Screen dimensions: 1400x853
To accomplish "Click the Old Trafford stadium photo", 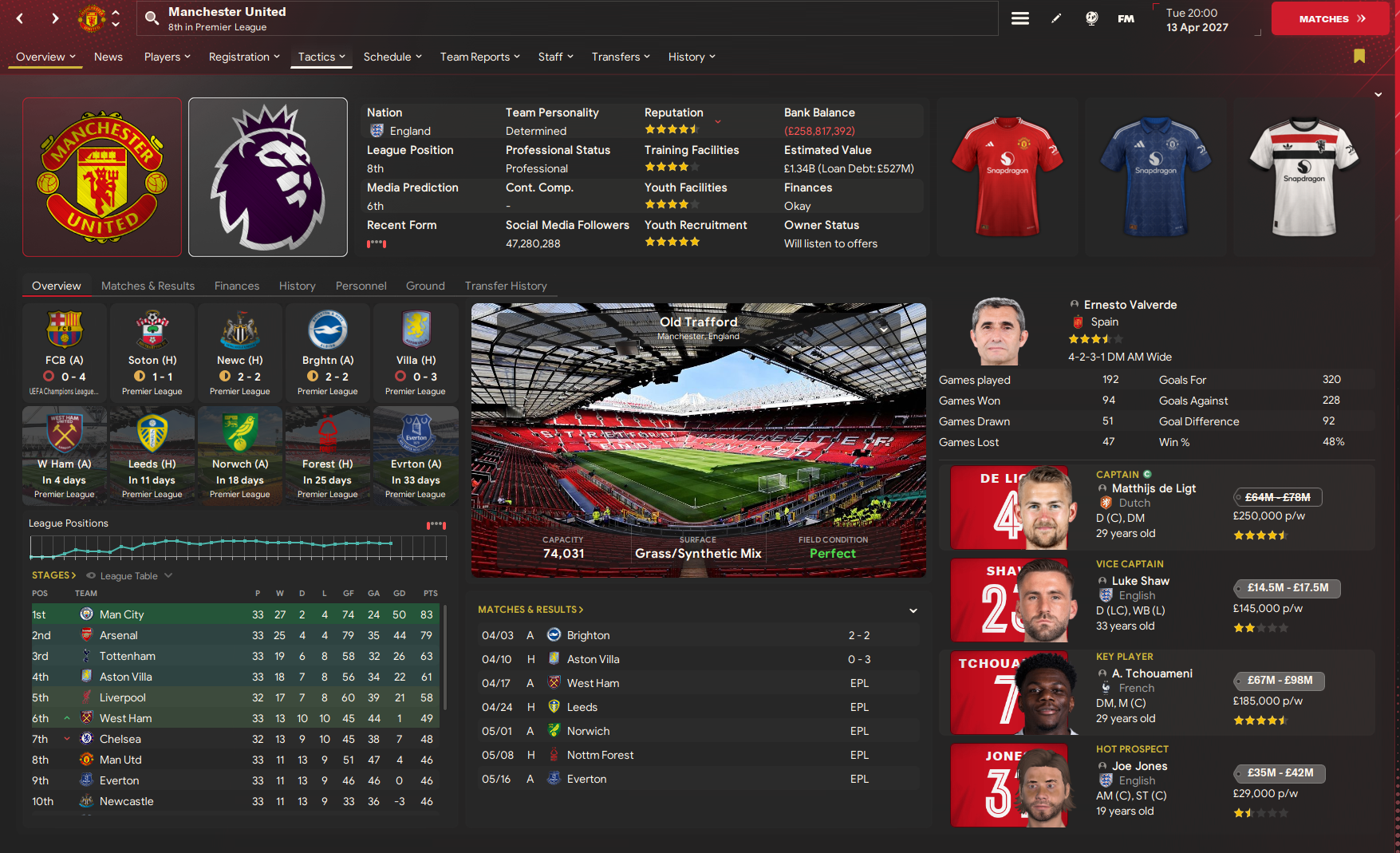I will [x=698, y=439].
